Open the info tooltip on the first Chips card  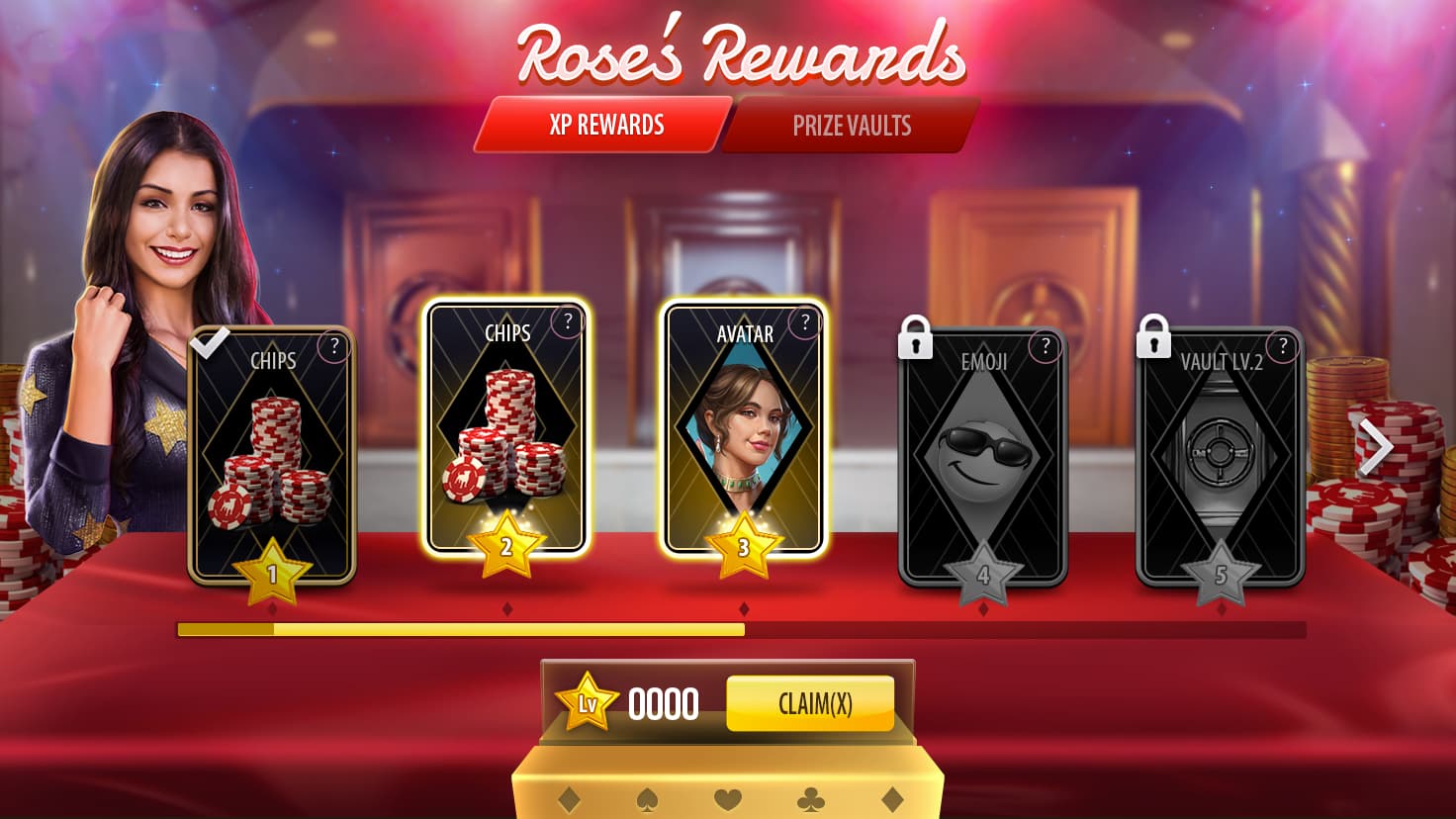click(333, 346)
